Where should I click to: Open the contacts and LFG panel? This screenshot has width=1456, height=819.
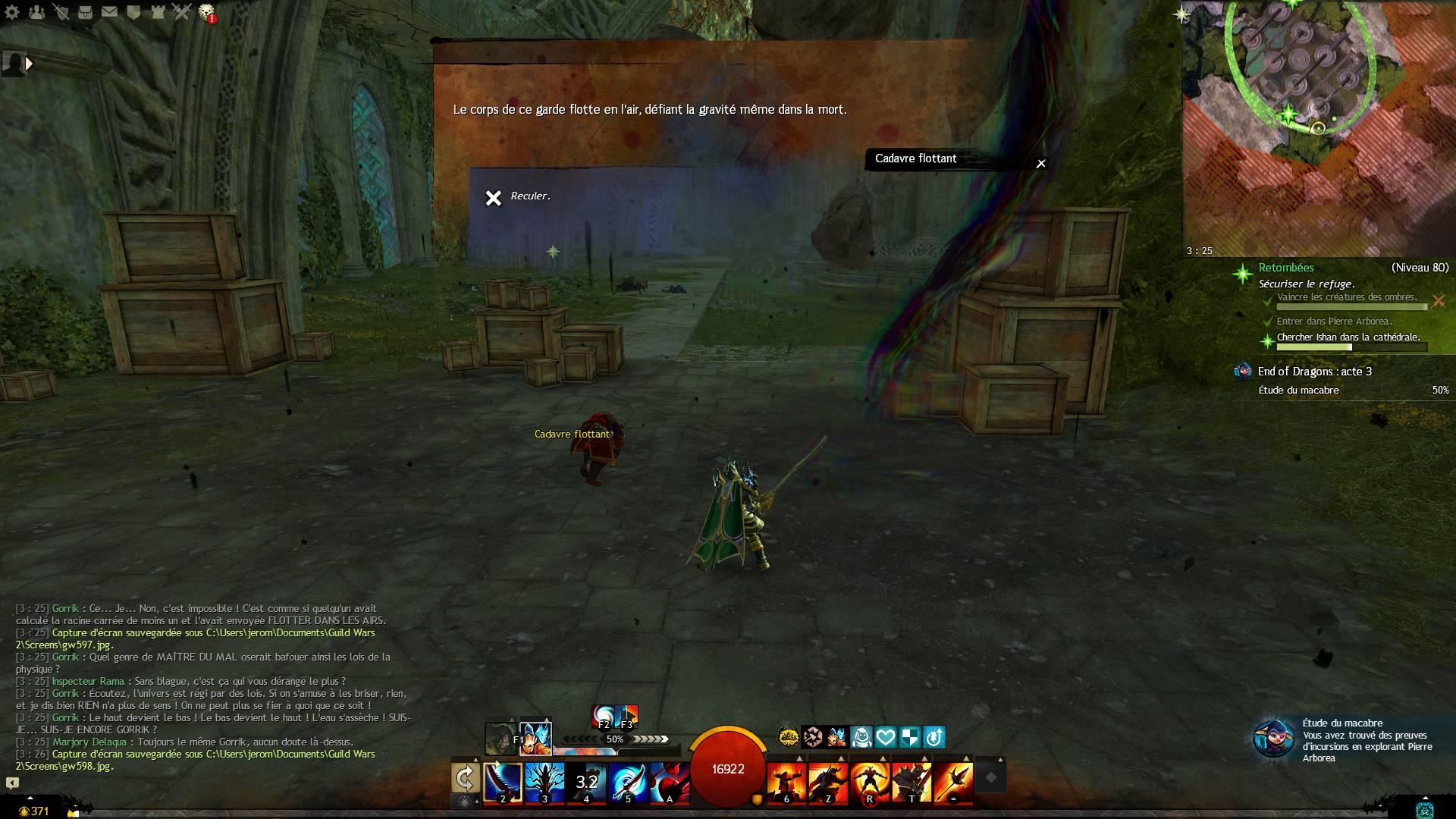coord(36,11)
